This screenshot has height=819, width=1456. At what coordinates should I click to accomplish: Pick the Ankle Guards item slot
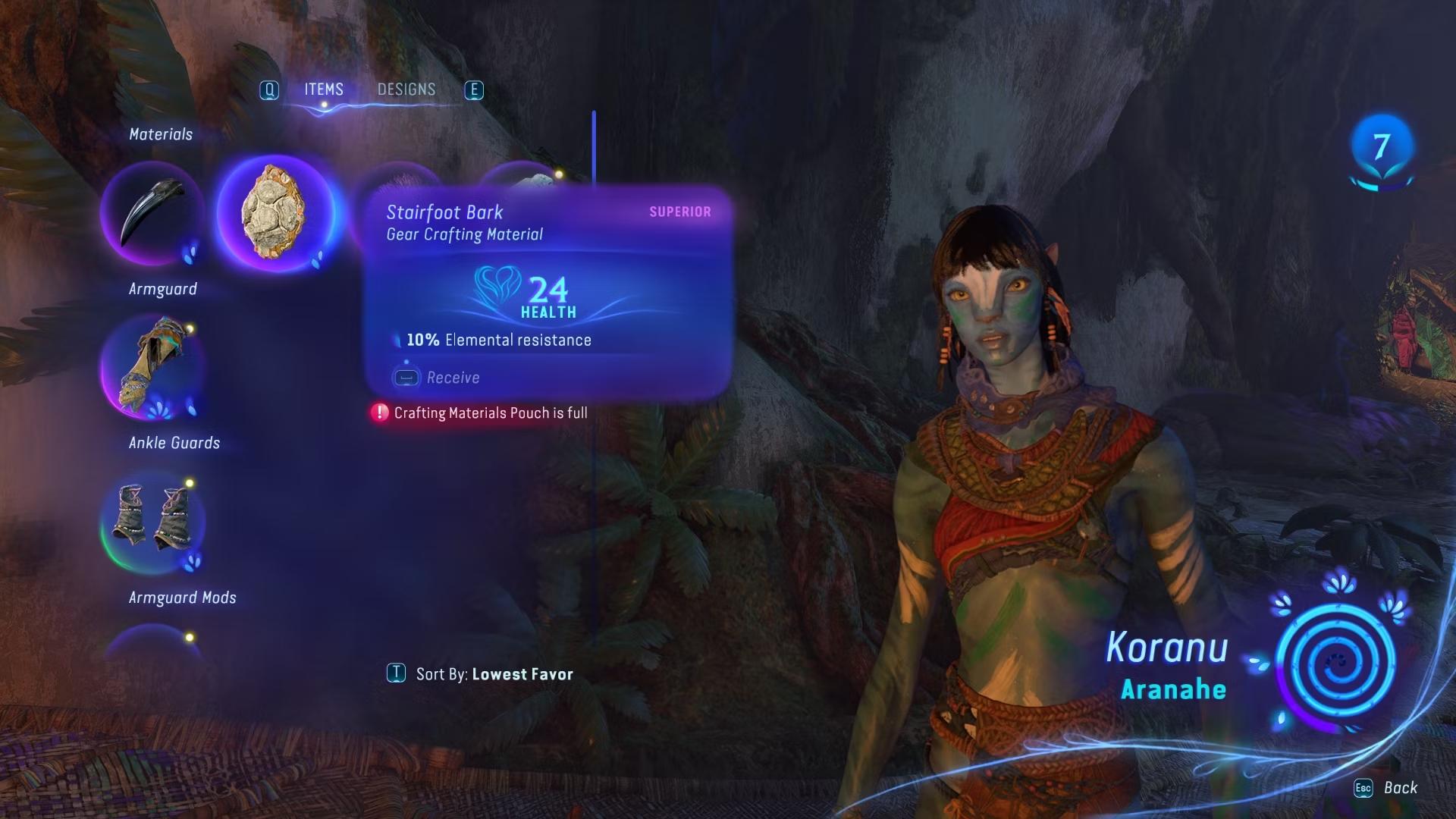152,522
